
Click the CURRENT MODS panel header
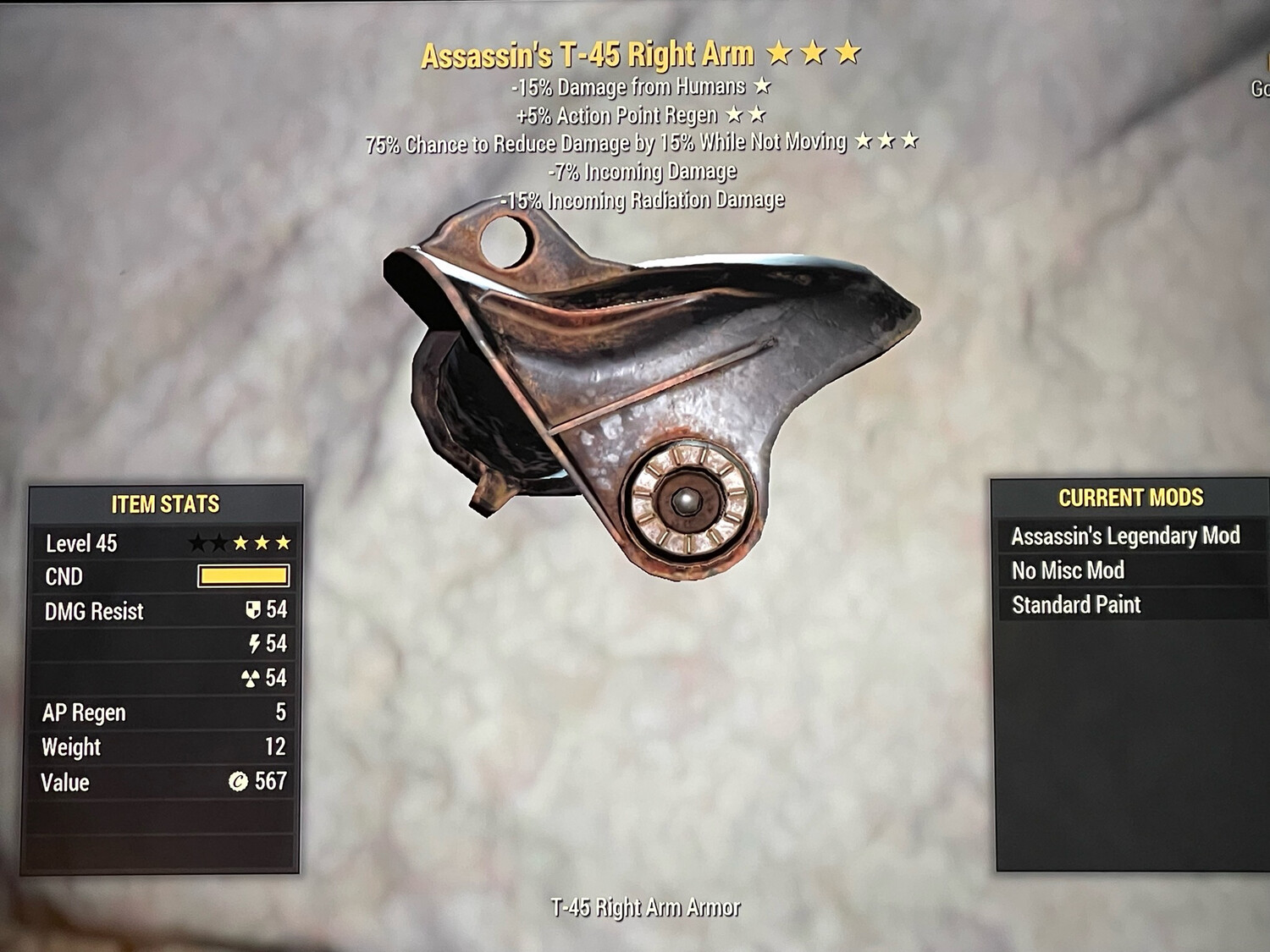tap(1130, 498)
